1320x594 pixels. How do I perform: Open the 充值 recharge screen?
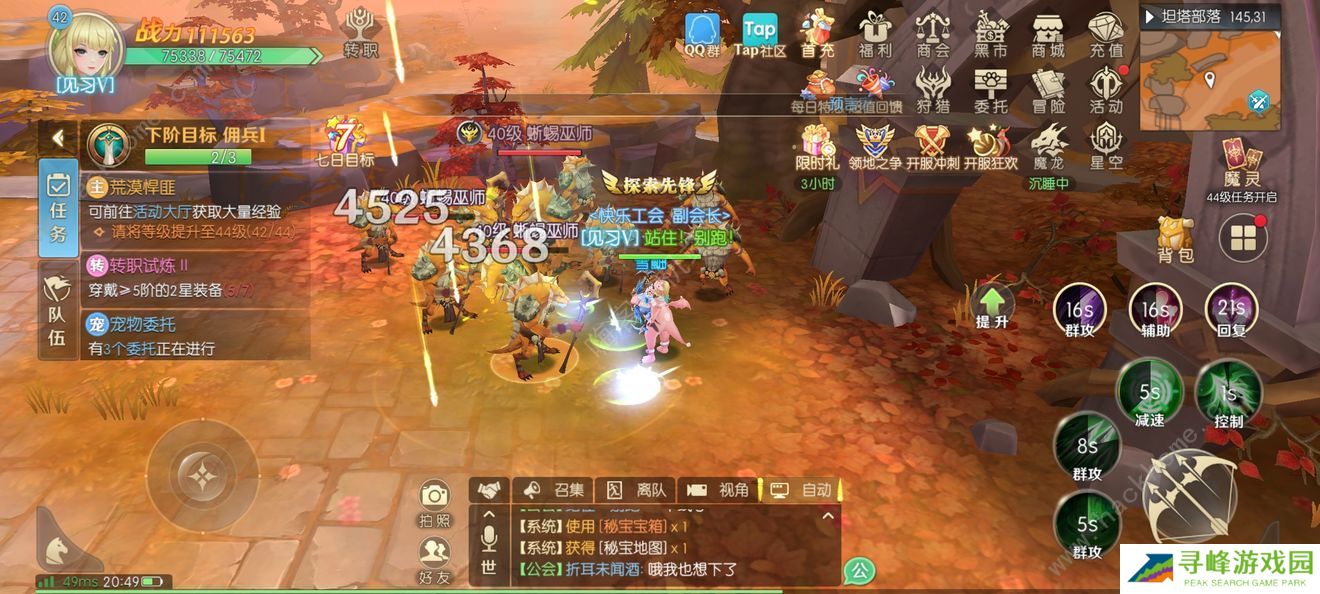coord(1106,34)
